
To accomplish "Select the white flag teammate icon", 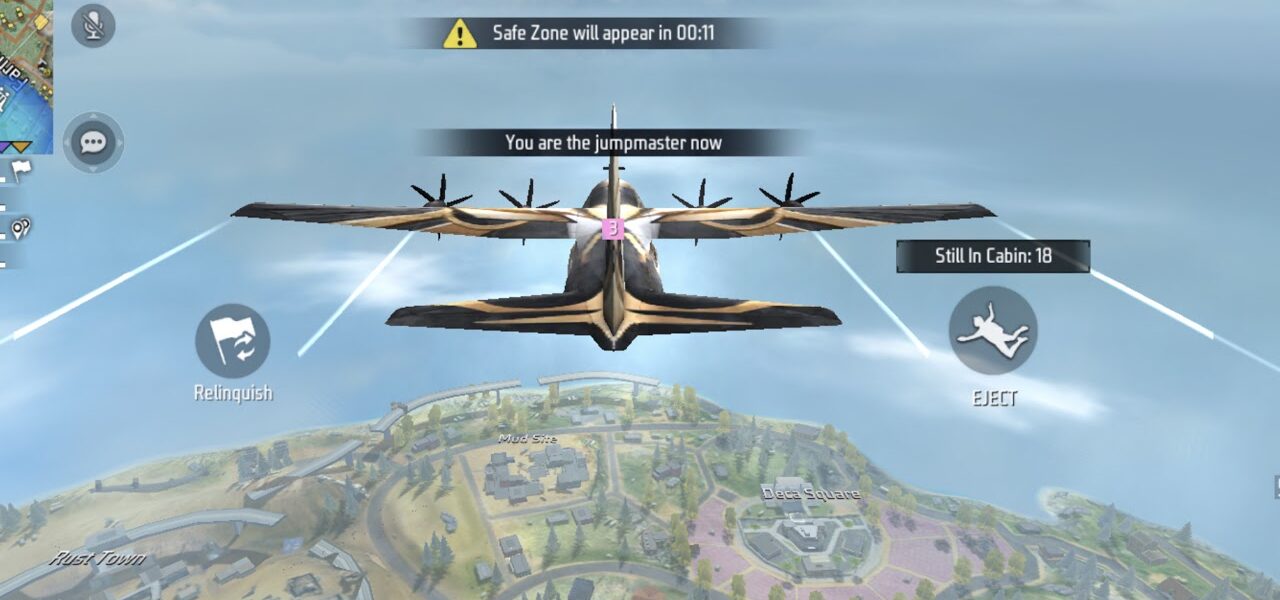I will 21,168.
